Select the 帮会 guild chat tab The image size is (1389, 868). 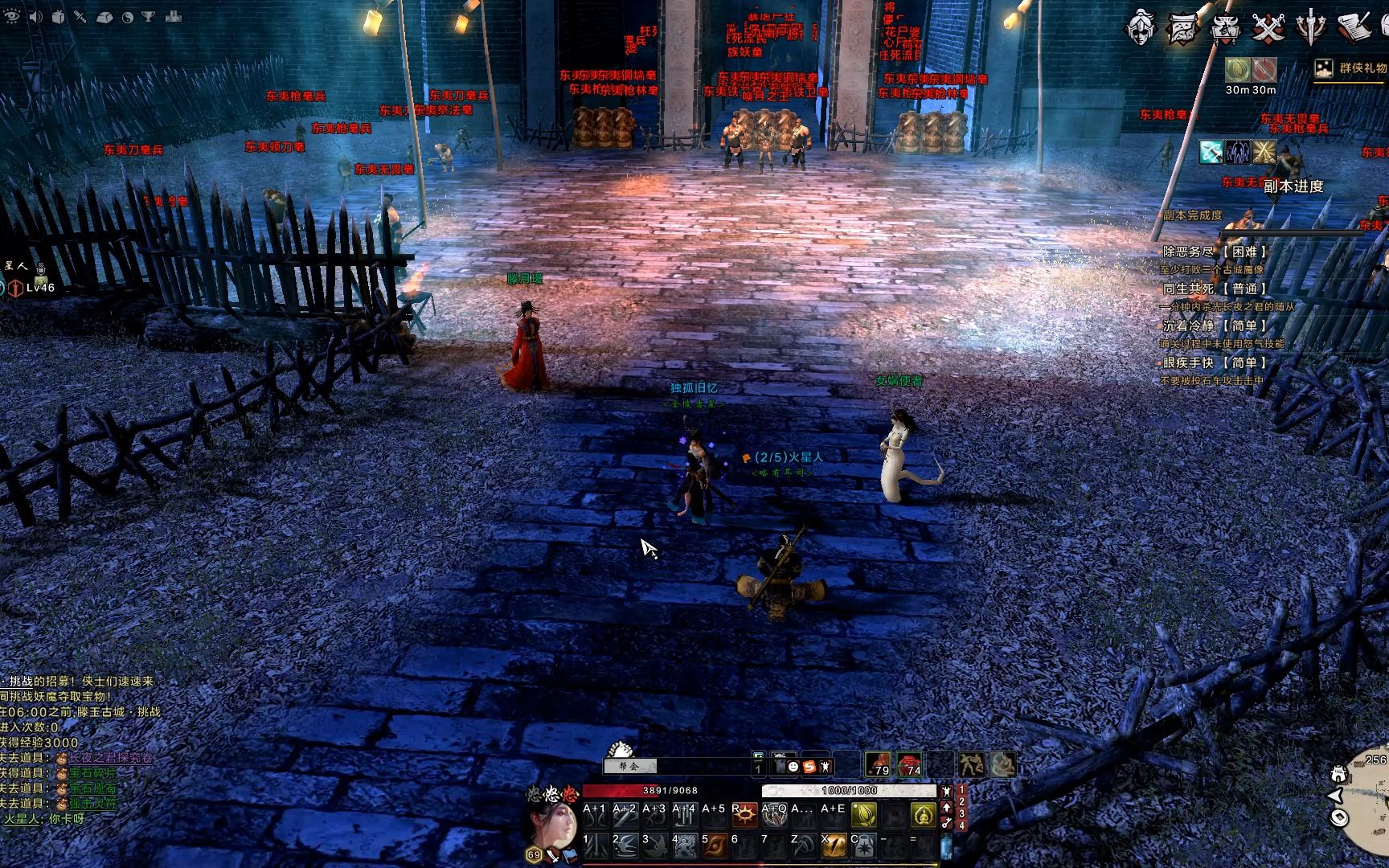point(632,766)
